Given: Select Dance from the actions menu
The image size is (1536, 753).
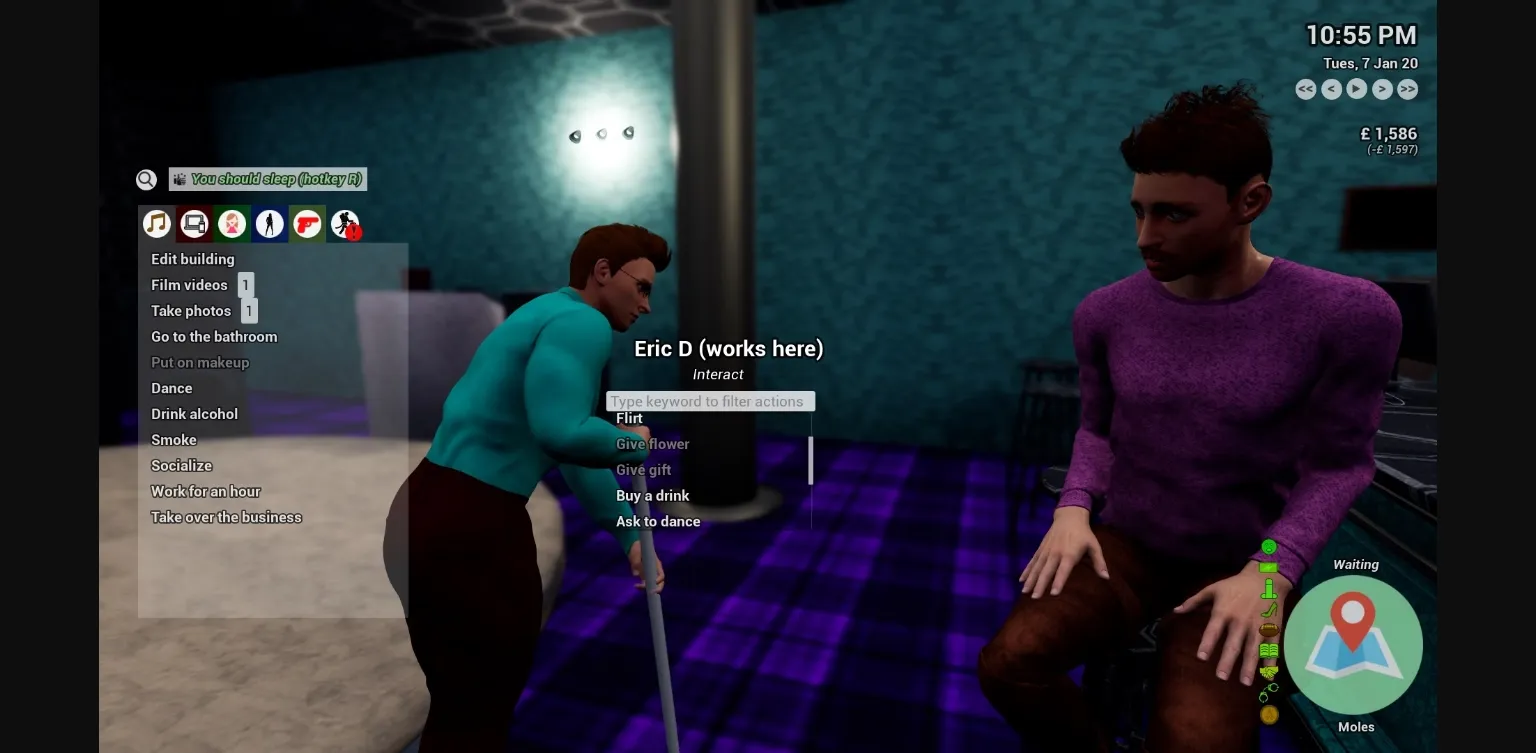Looking at the screenshot, I should (x=171, y=388).
